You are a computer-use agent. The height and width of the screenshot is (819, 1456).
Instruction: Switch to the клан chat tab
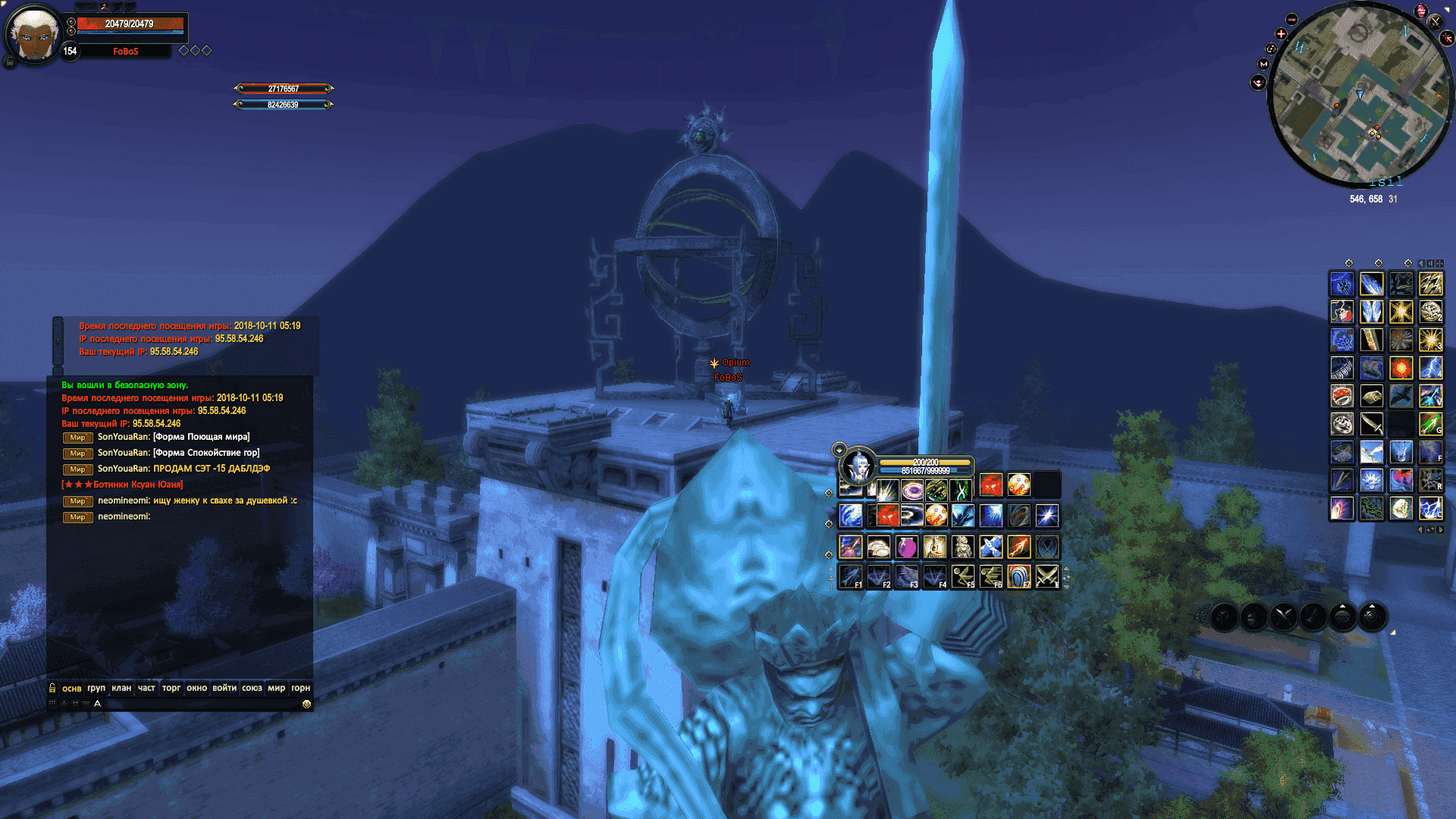coord(121,689)
